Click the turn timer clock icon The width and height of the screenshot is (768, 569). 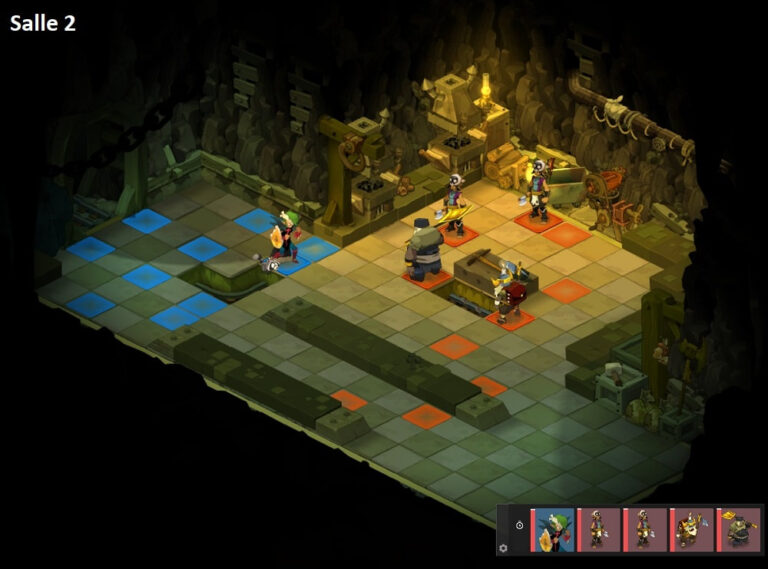519,524
